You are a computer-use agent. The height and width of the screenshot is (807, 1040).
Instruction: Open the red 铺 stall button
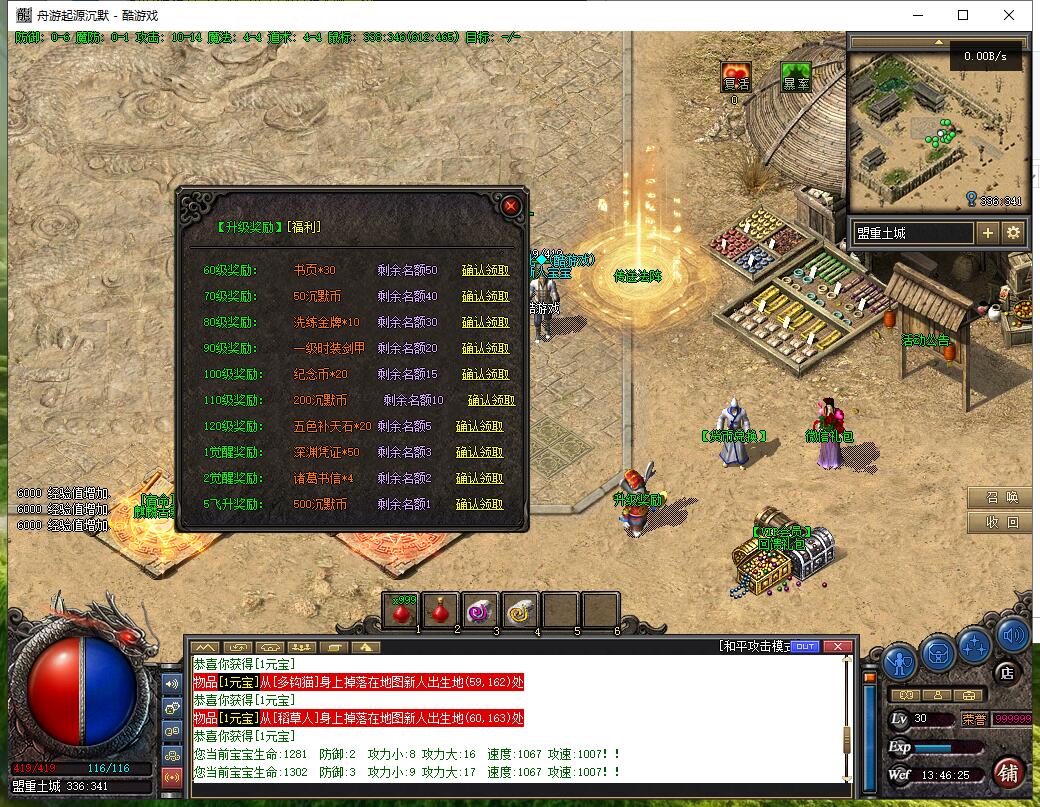[1009, 773]
